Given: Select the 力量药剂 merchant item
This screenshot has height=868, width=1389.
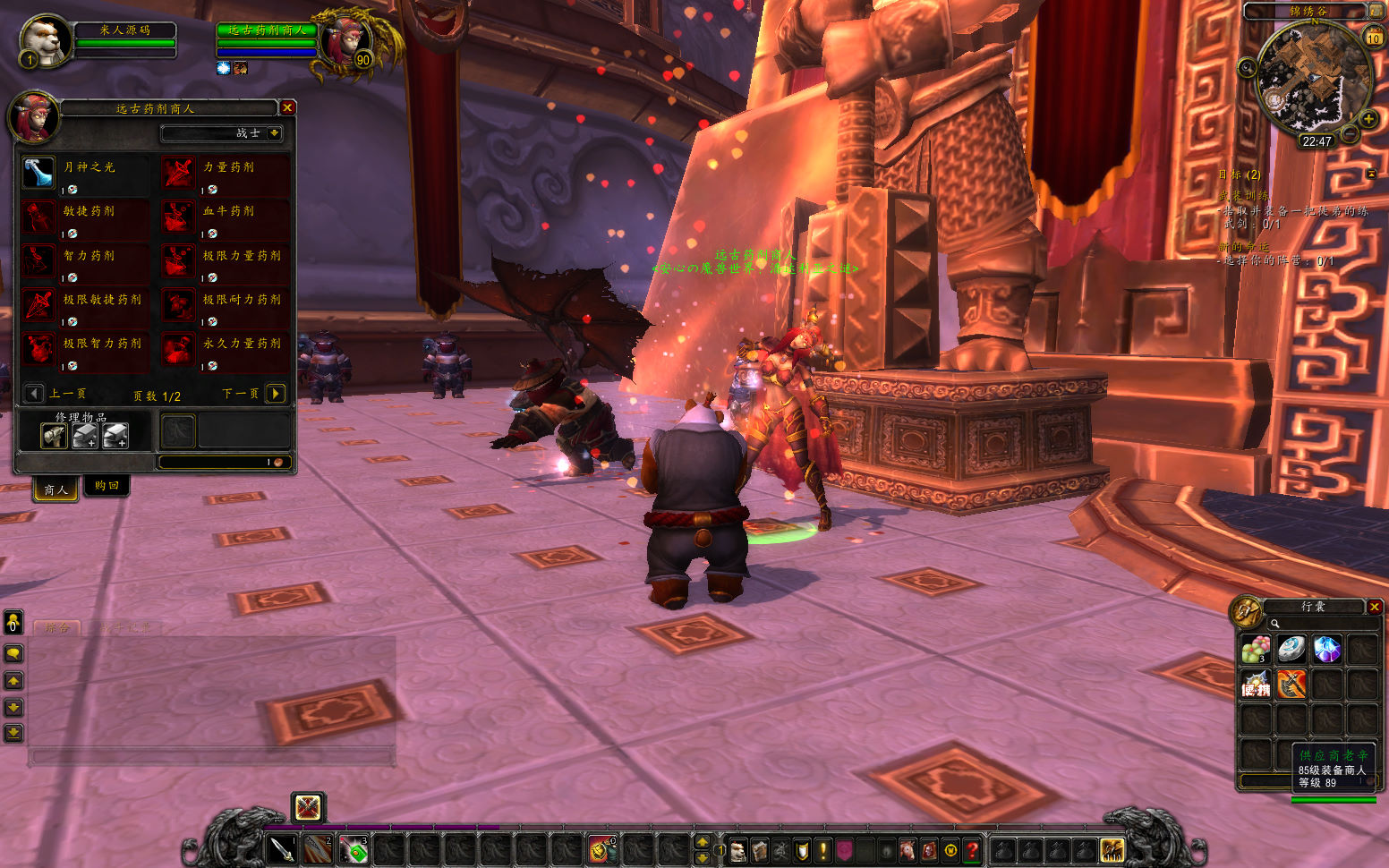Looking at the screenshot, I should coord(178,173).
